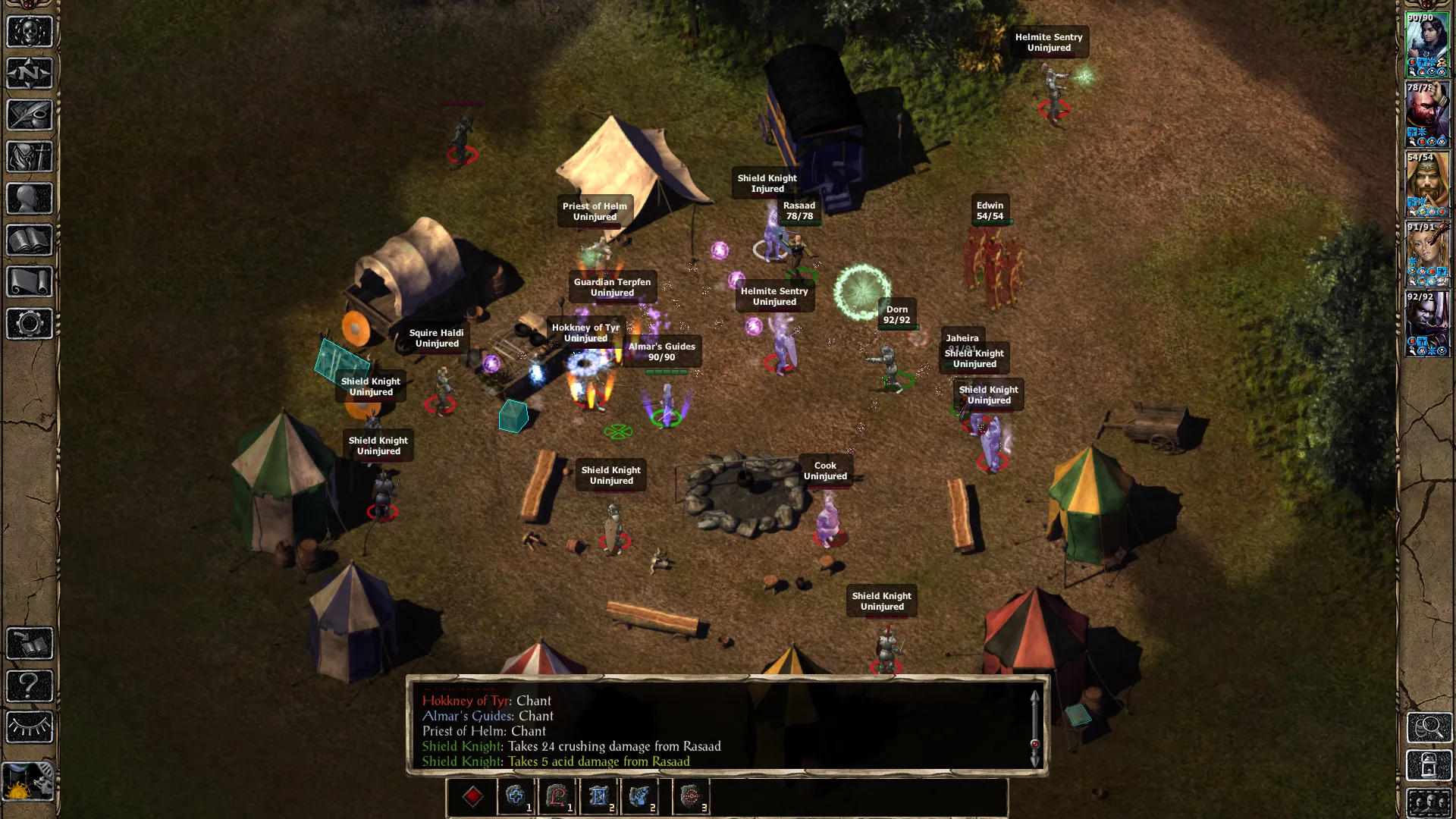Open the mage spellbook button

[30, 240]
